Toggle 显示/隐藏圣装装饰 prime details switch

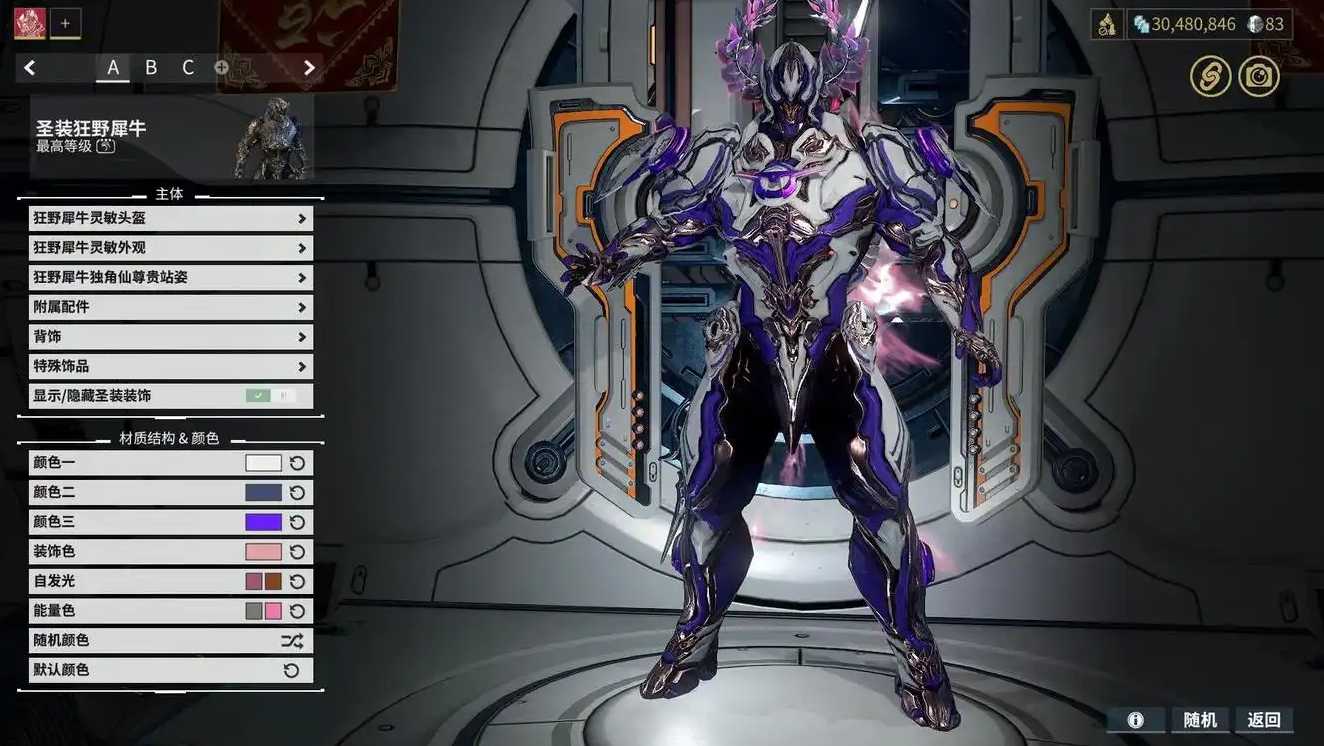tap(271, 396)
